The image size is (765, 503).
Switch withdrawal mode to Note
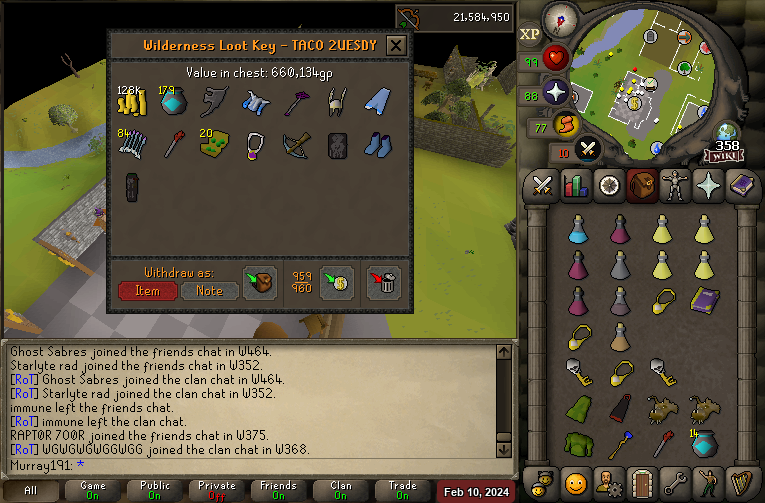[x=209, y=290]
